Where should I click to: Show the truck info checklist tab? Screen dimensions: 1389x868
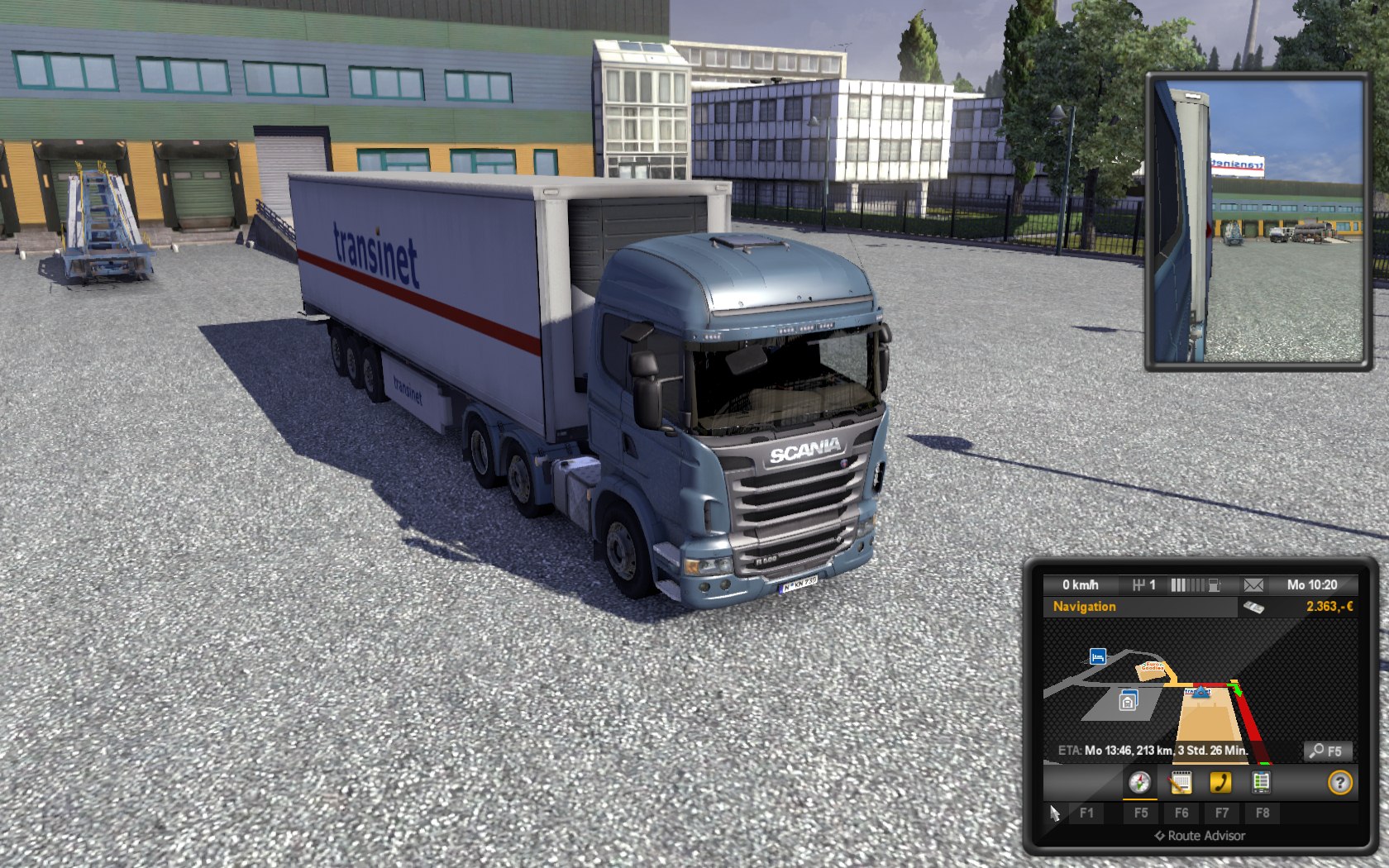click(x=1260, y=782)
